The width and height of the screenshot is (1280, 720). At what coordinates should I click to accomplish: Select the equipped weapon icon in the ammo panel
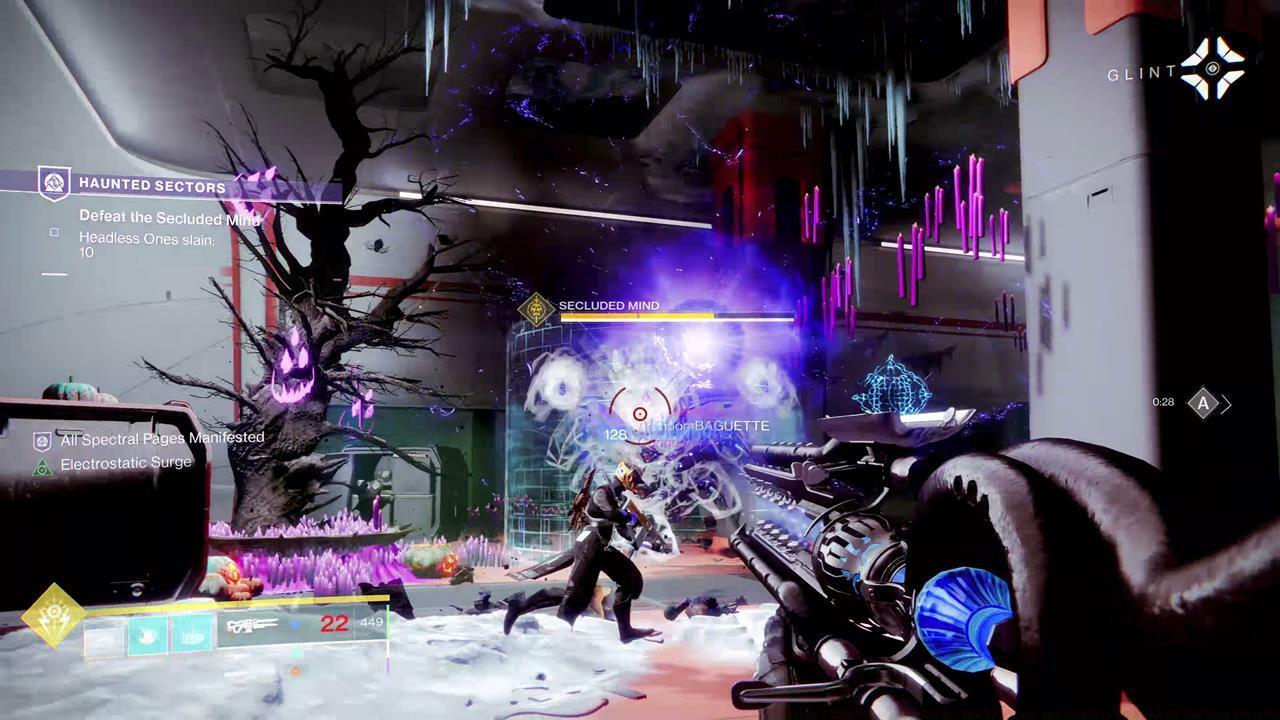click(x=252, y=627)
